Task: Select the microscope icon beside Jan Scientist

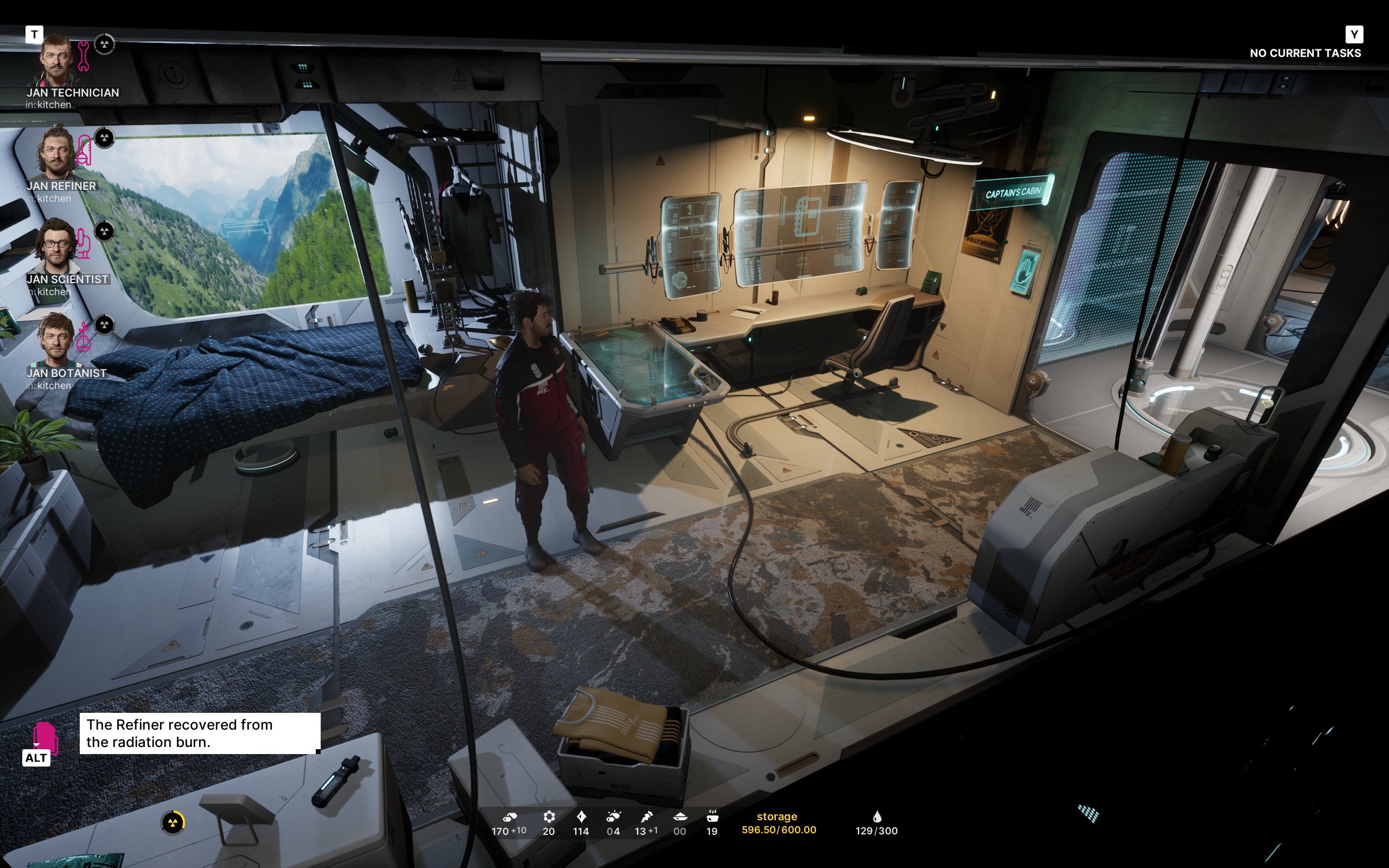Action: point(85,244)
